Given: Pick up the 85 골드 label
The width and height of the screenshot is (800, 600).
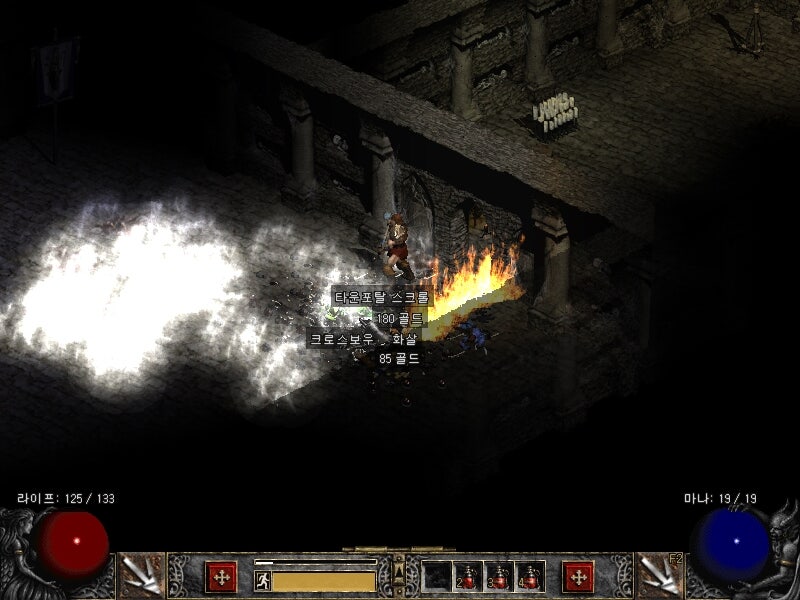Looking at the screenshot, I should coord(398,358).
